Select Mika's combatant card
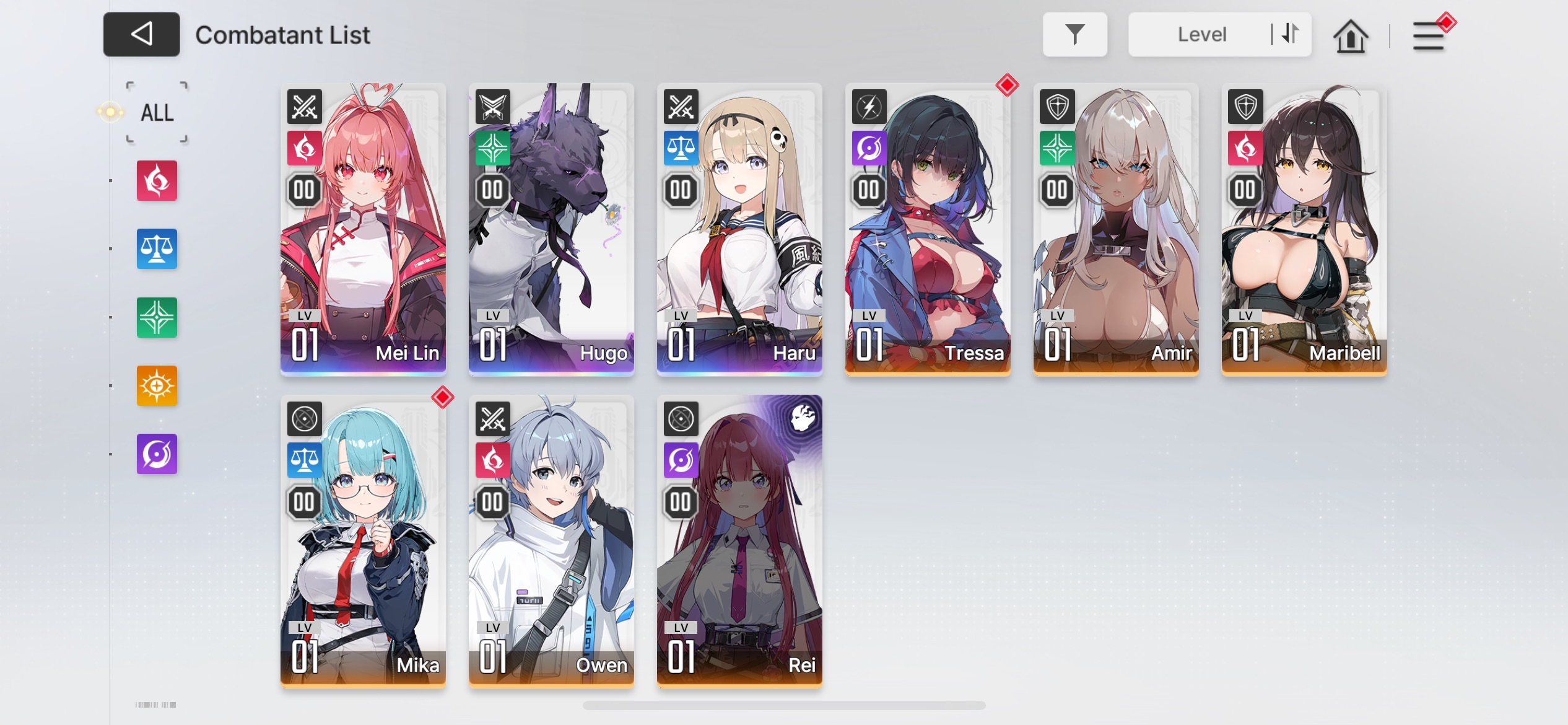Screen dimensions: 1568x725 363,542
